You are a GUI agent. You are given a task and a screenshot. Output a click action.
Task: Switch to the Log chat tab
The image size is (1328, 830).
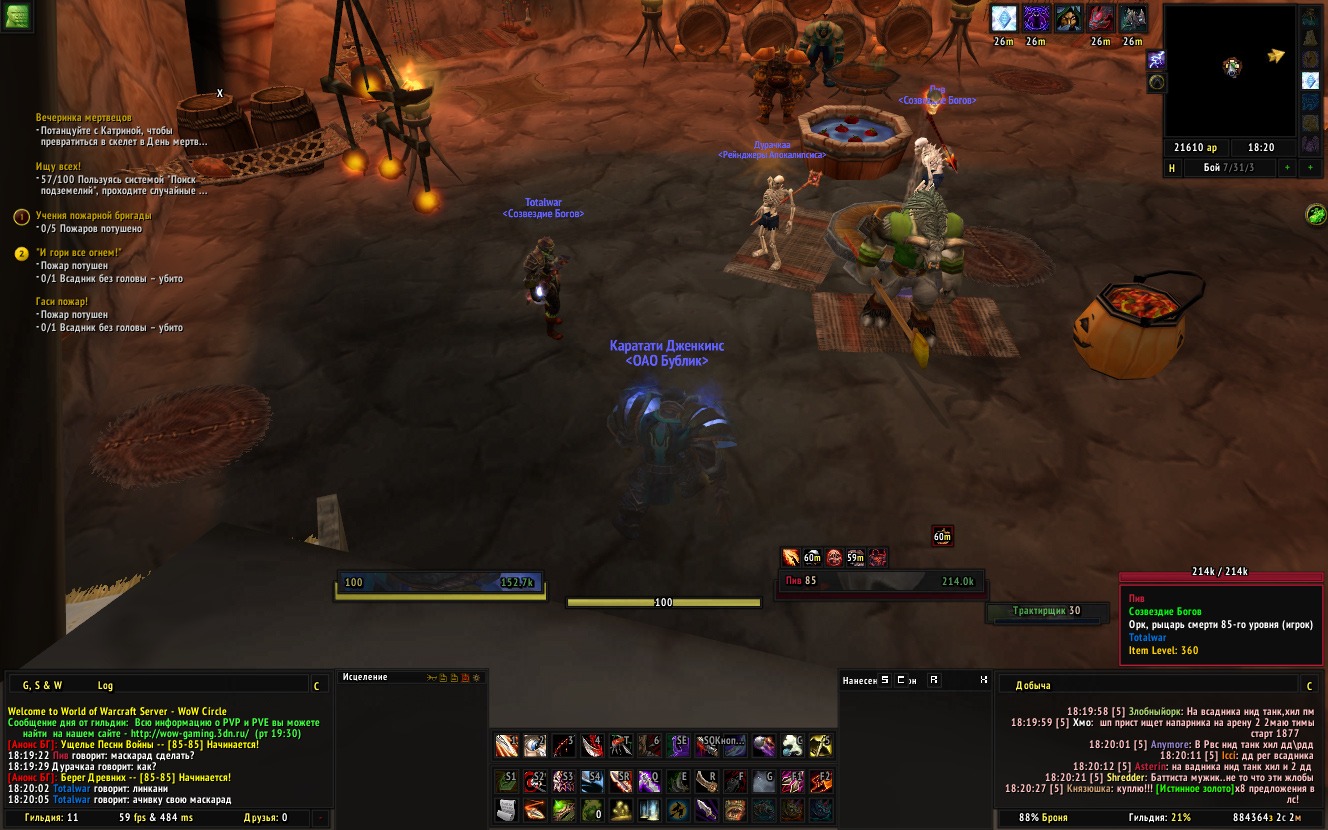click(x=105, y=685)
